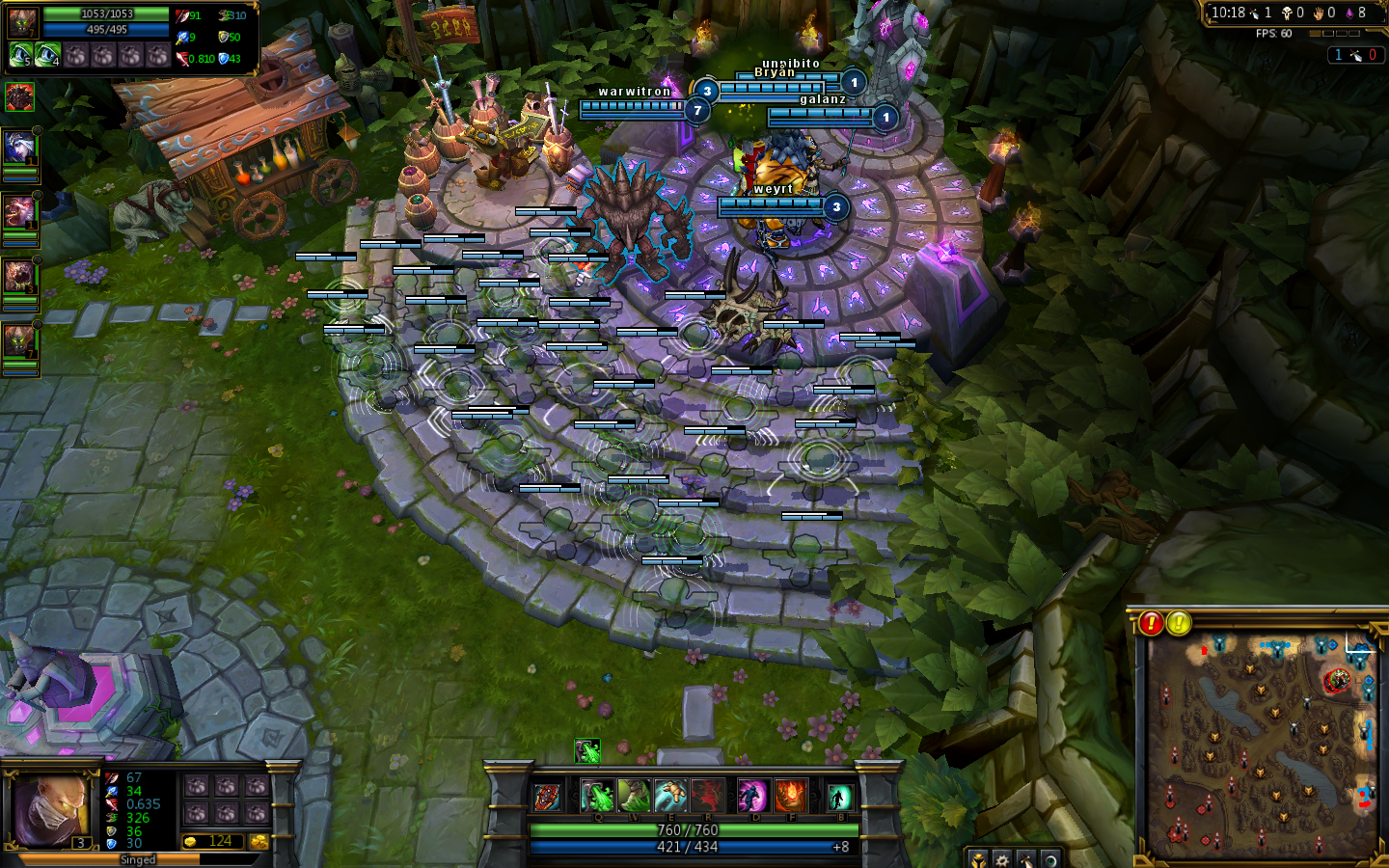1389x868 pixels.
Task: Send a red danger ping from minimap
Action: coord(1151,623)
